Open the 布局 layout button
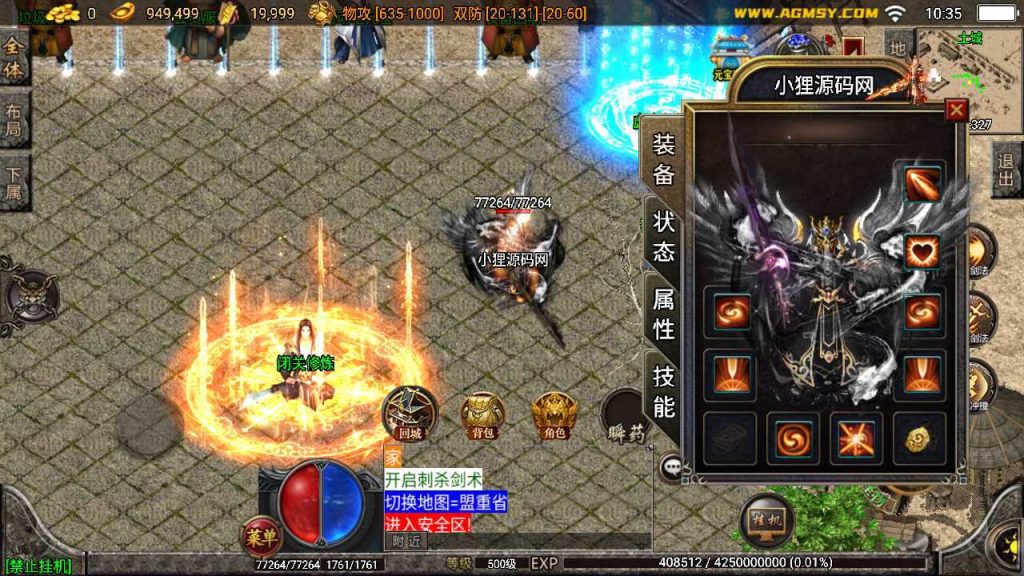 coord(14,121)
